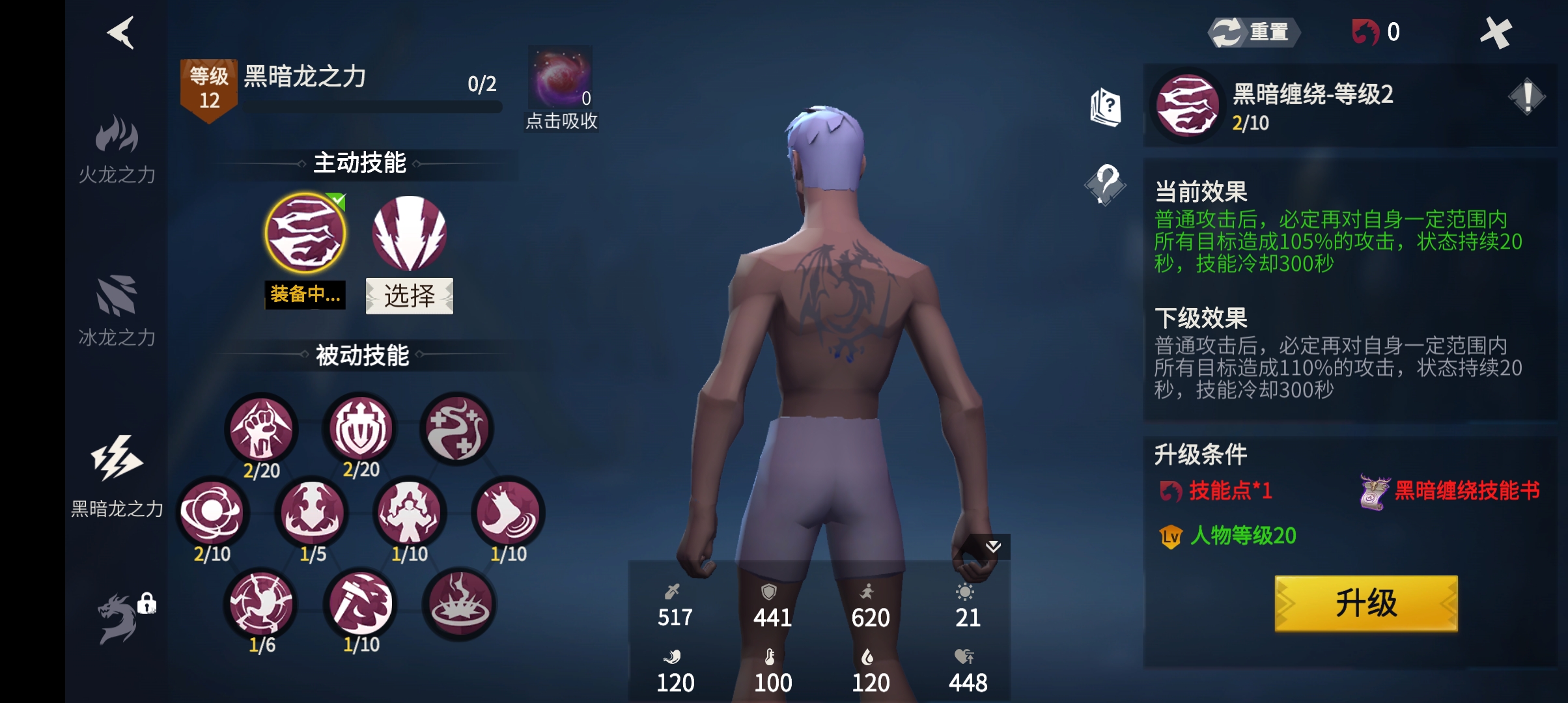Pick the swirling orb passive skill
This screenshot has height=703, width=1568.
click(212, 513)
